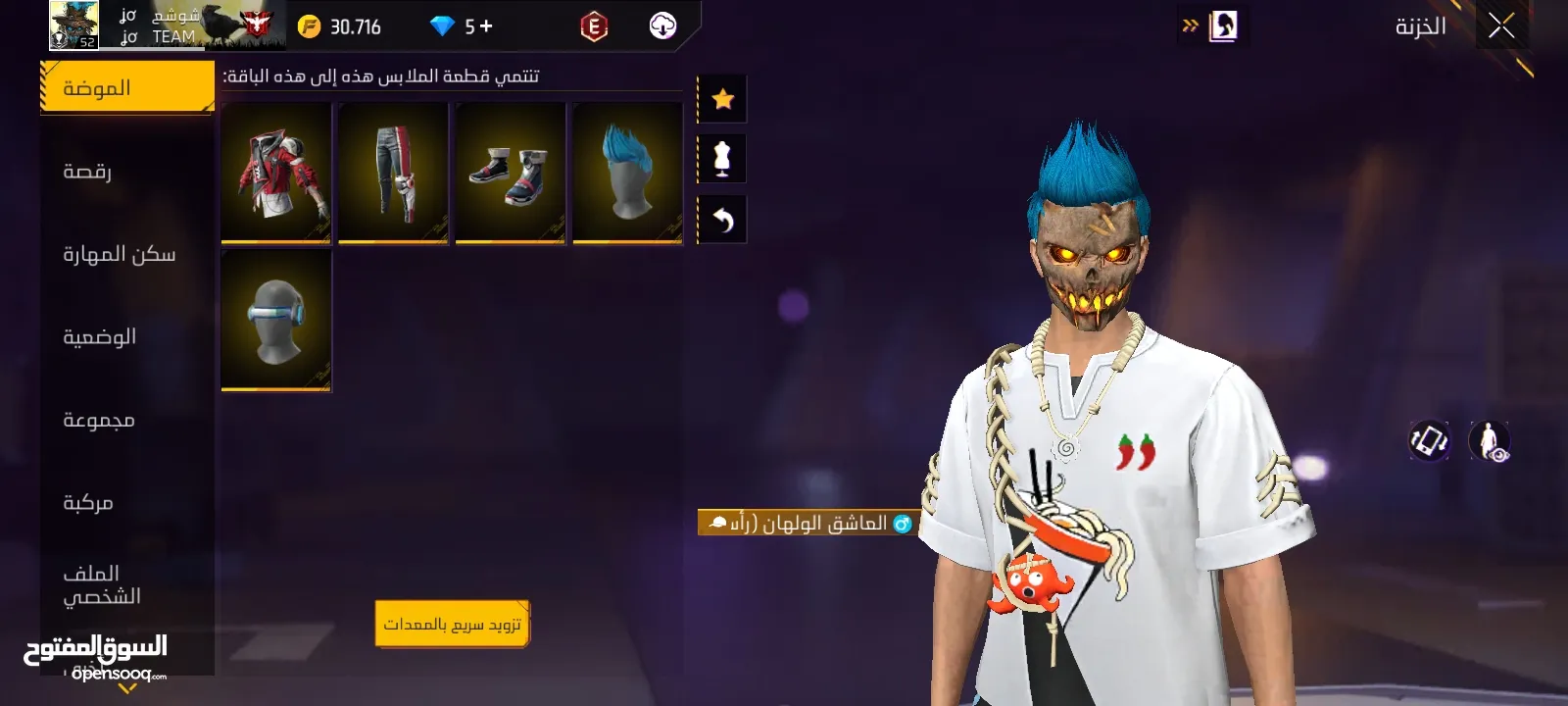Switch to the مجموعة collection tab
The height and width of the screenshot is (706, 1568).
[x=126, y=421]
